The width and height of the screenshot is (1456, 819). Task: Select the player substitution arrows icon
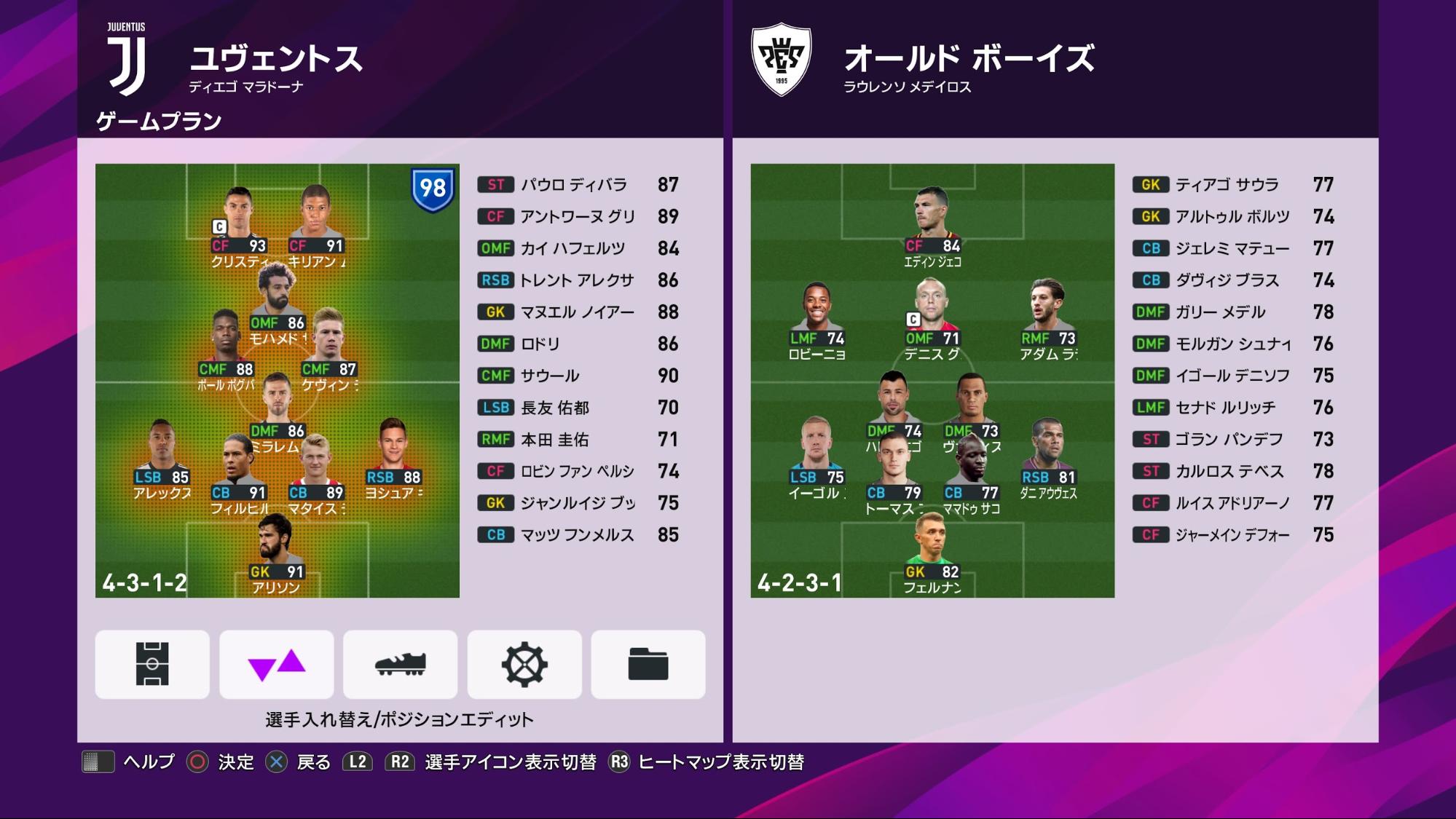(277, 663)
